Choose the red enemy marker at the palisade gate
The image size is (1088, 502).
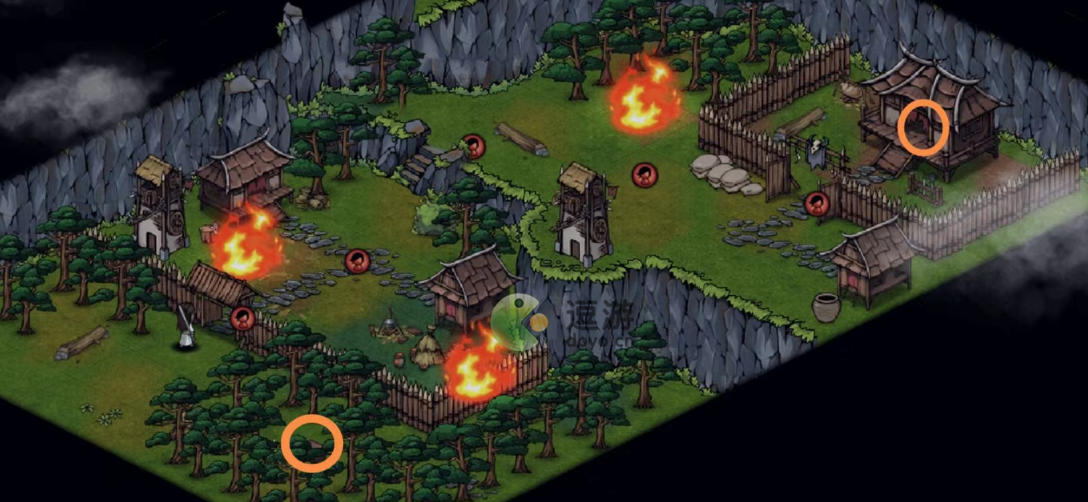point(817,204)
